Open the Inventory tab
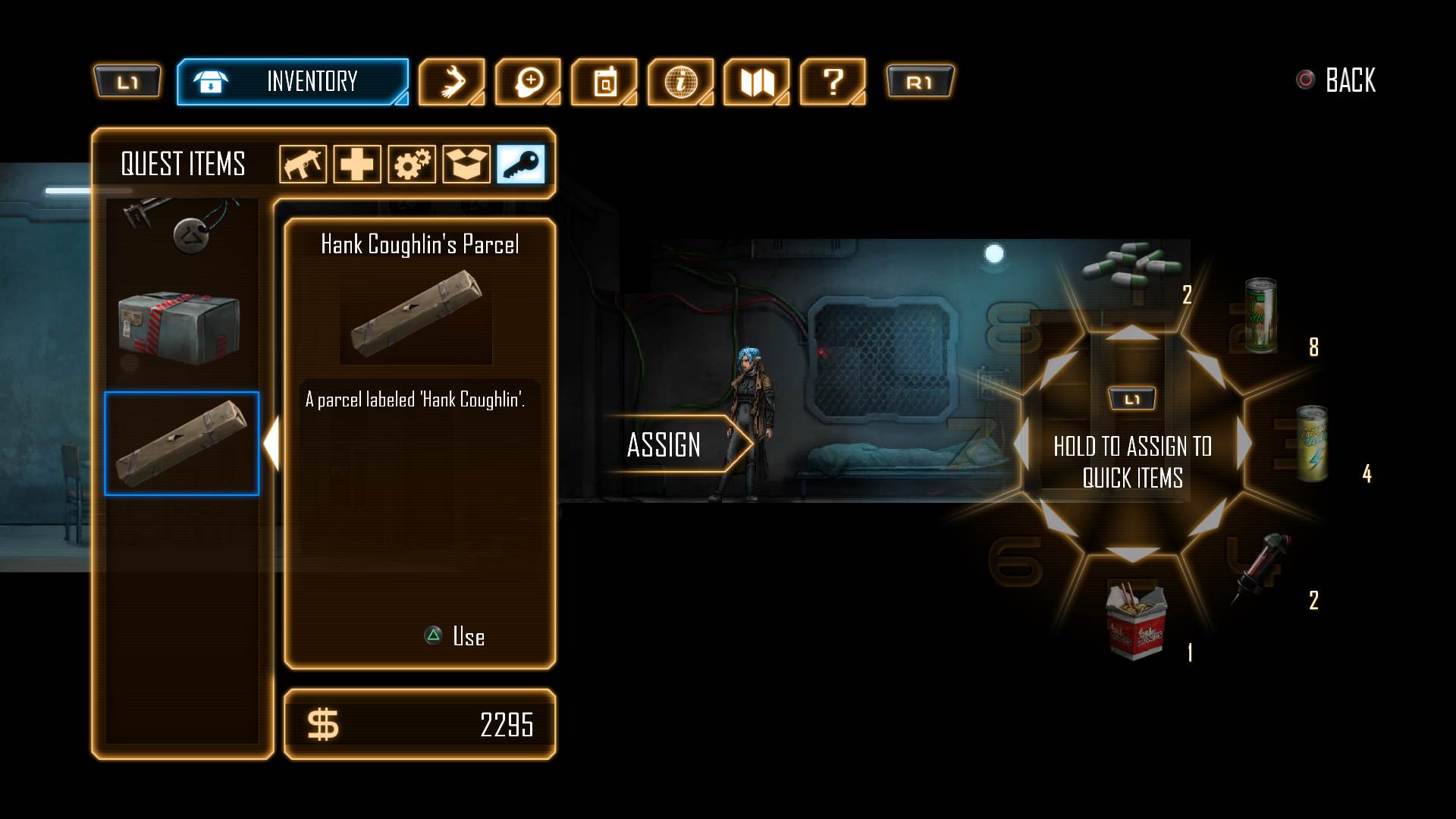1456x819 pixels. click(293, 81)
